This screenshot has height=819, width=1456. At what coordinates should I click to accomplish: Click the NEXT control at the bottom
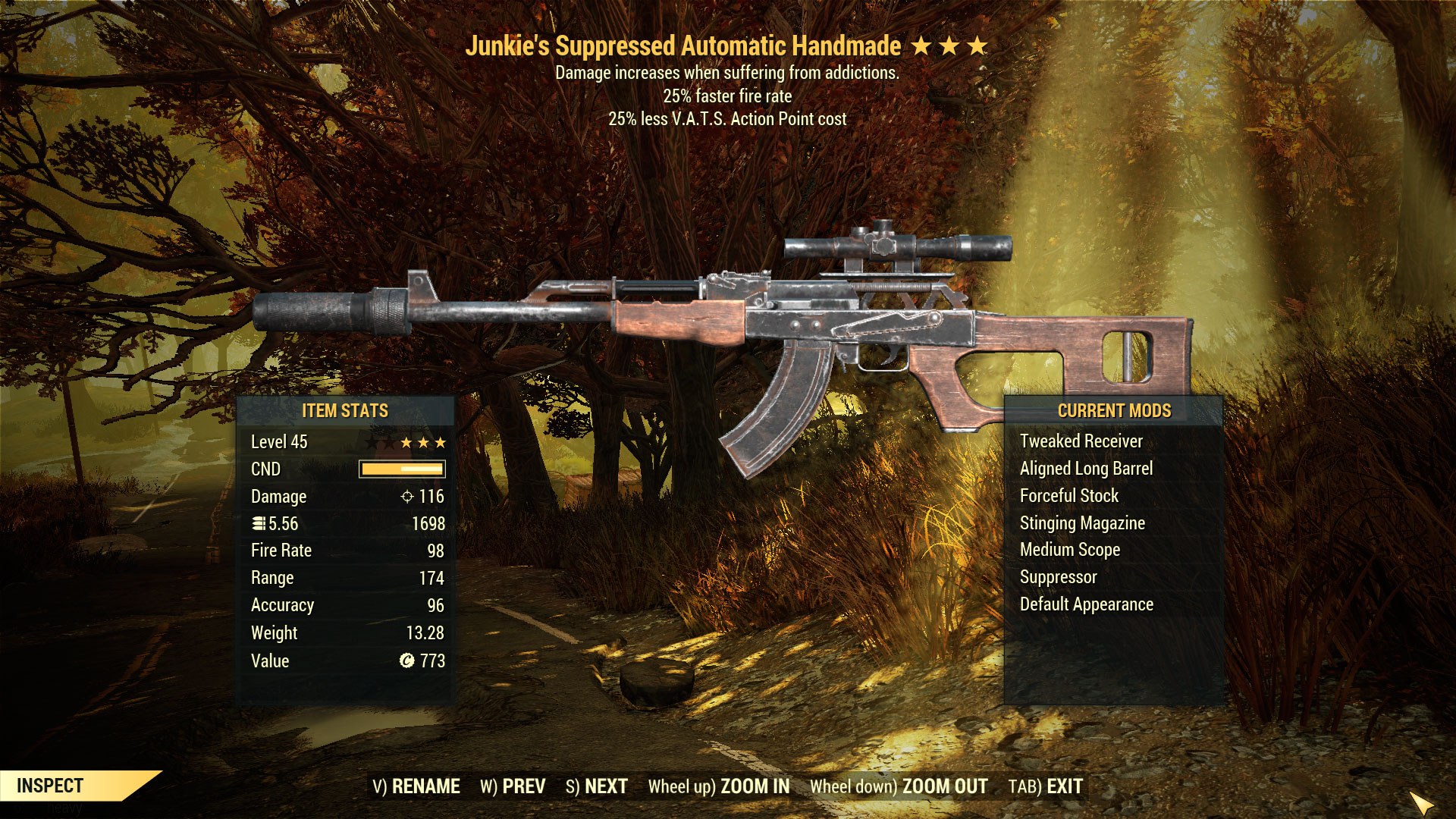coord(606,786)
